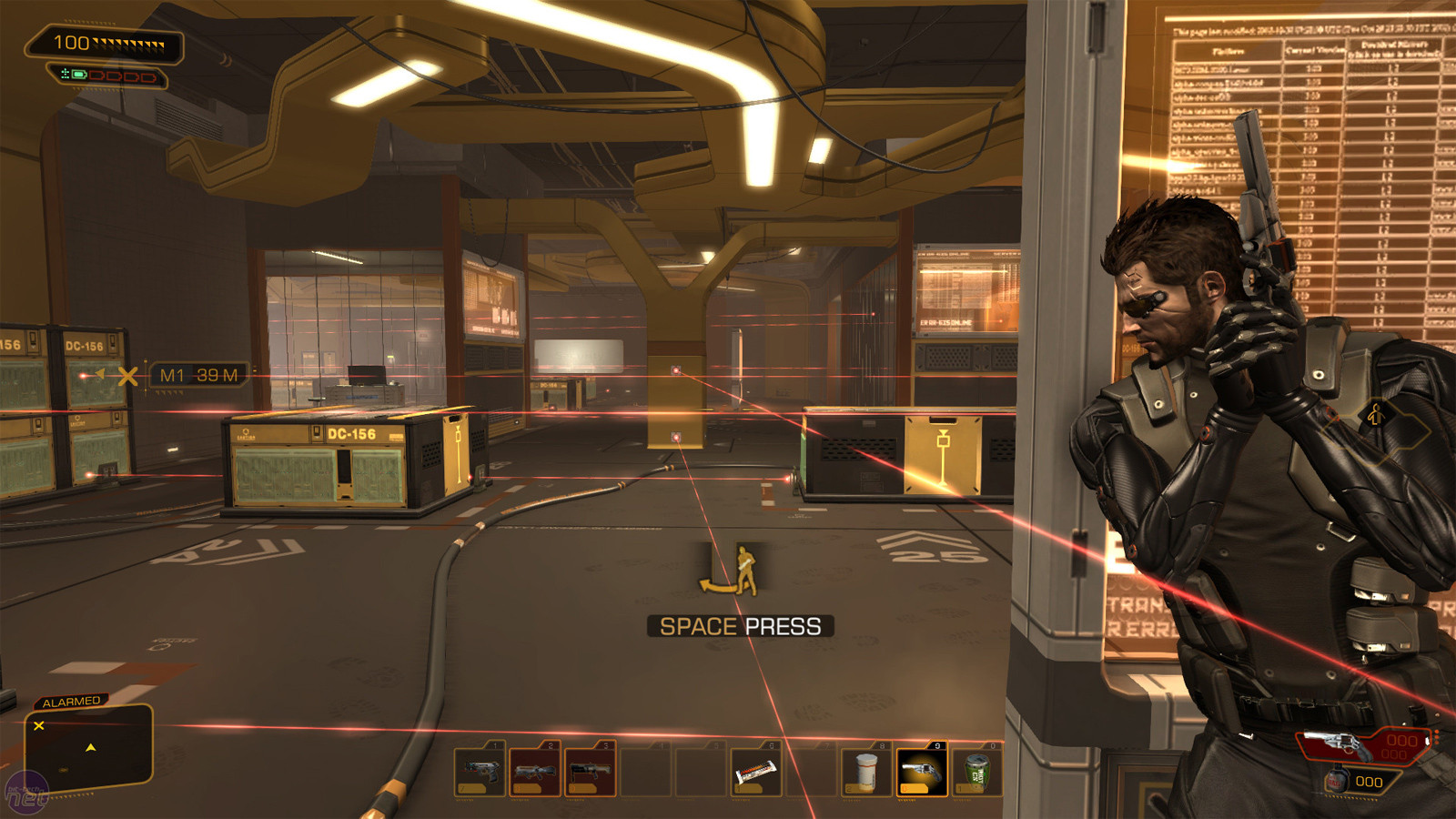Click the grenade counter showing 000
The width and height of the screenshot is (1456, 819).
(1369, 781)
